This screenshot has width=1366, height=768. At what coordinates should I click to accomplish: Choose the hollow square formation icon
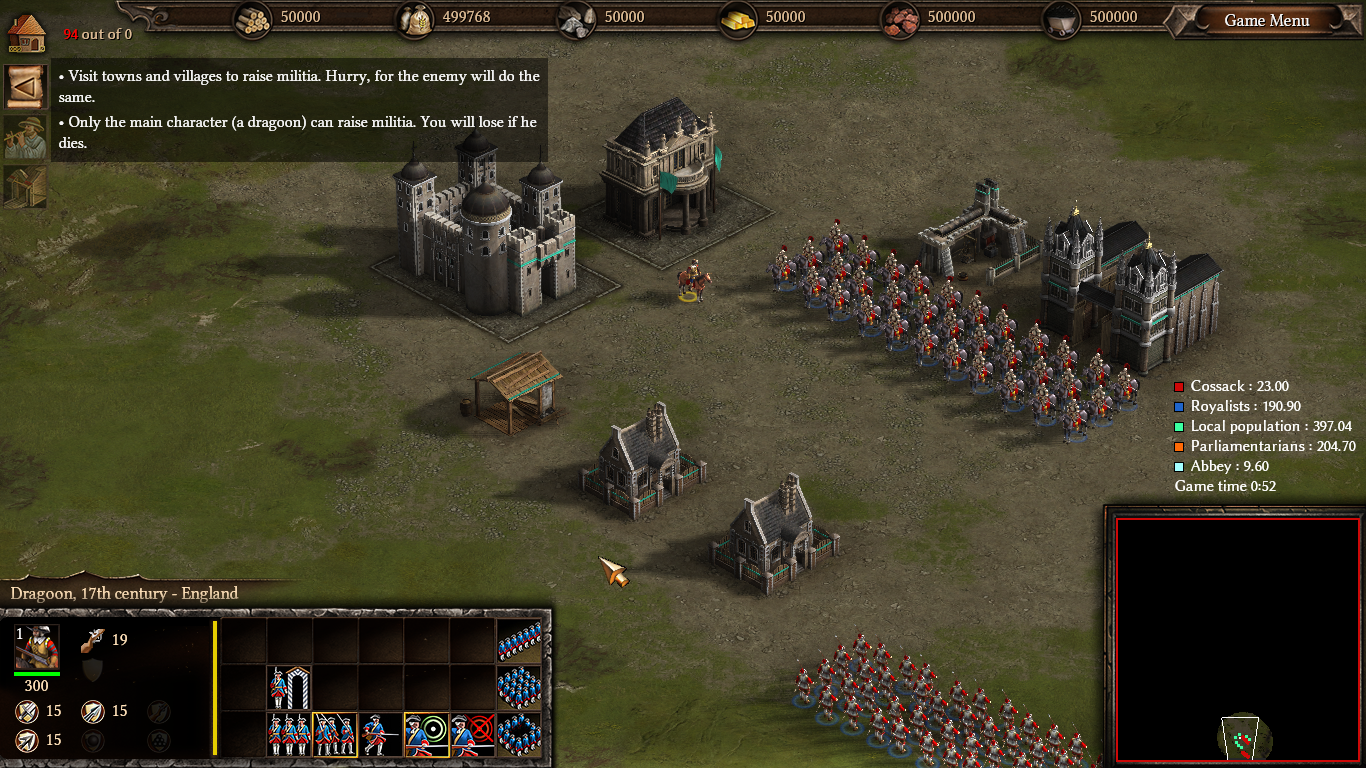click(519, 734)
